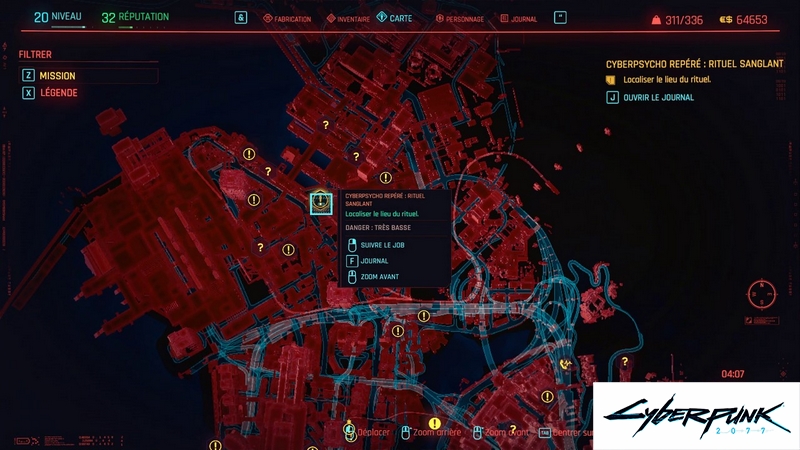
Task: Select Zoom avant in marker tooltip
Action: (380, 276)
